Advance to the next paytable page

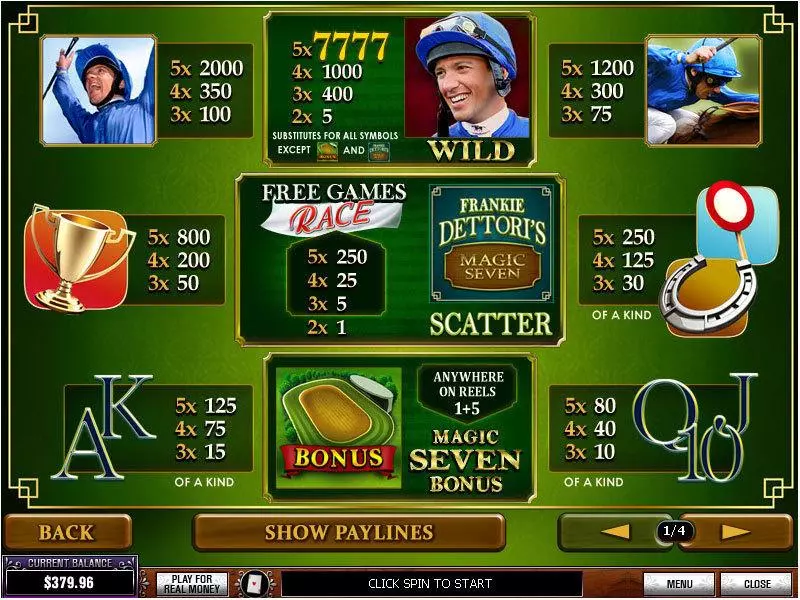point(735,532)
